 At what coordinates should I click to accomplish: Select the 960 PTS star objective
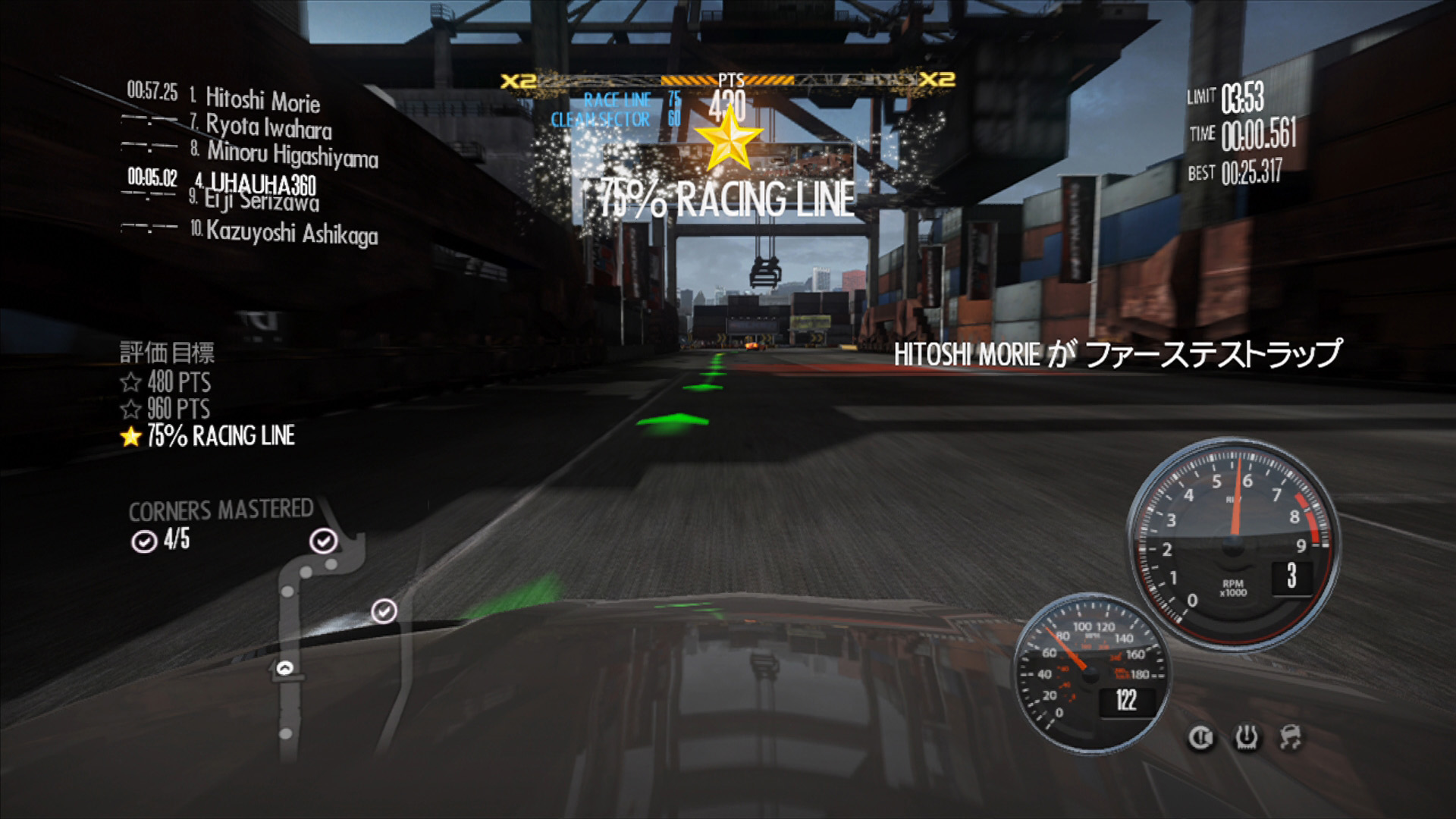(x=166, y=409)
